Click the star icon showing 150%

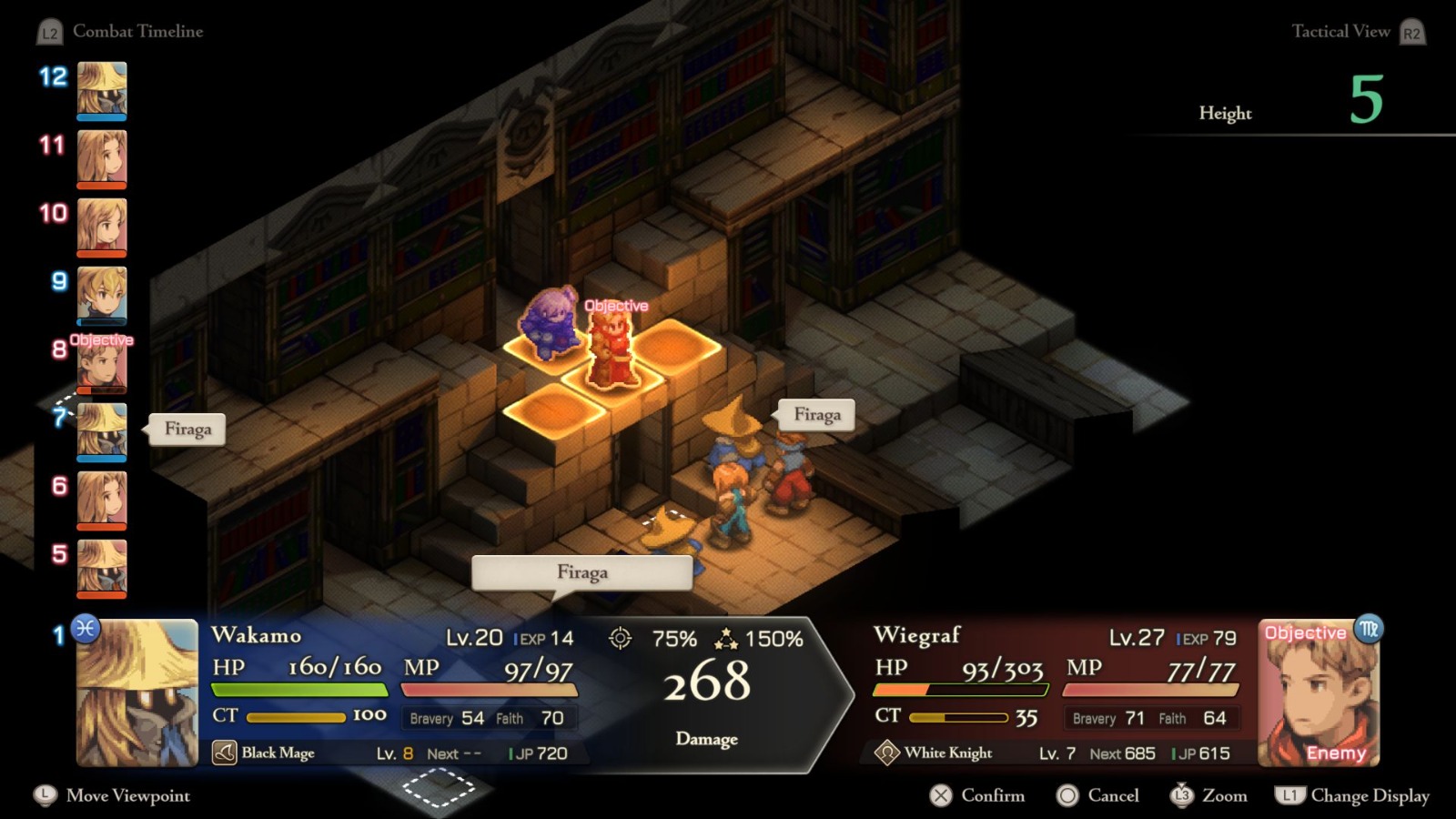pyautogui.click(x=727, y=641)
